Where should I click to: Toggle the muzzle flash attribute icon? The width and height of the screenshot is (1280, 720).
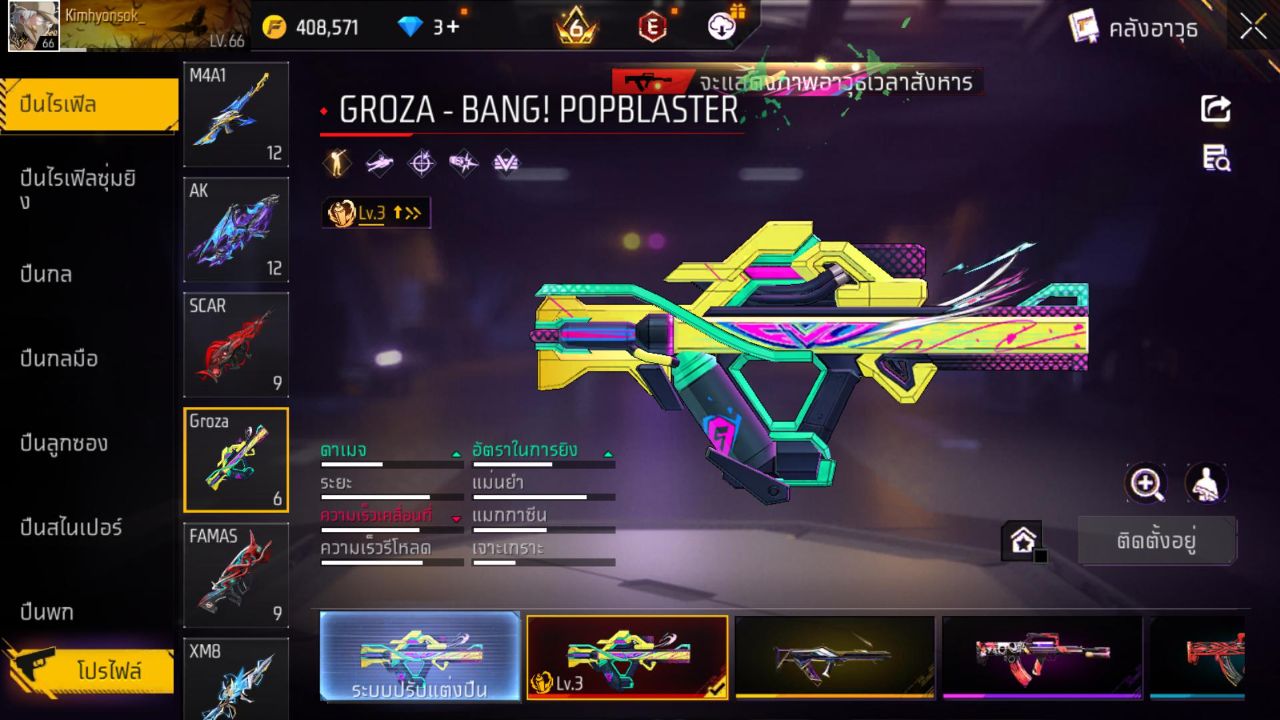click(465, 163)
